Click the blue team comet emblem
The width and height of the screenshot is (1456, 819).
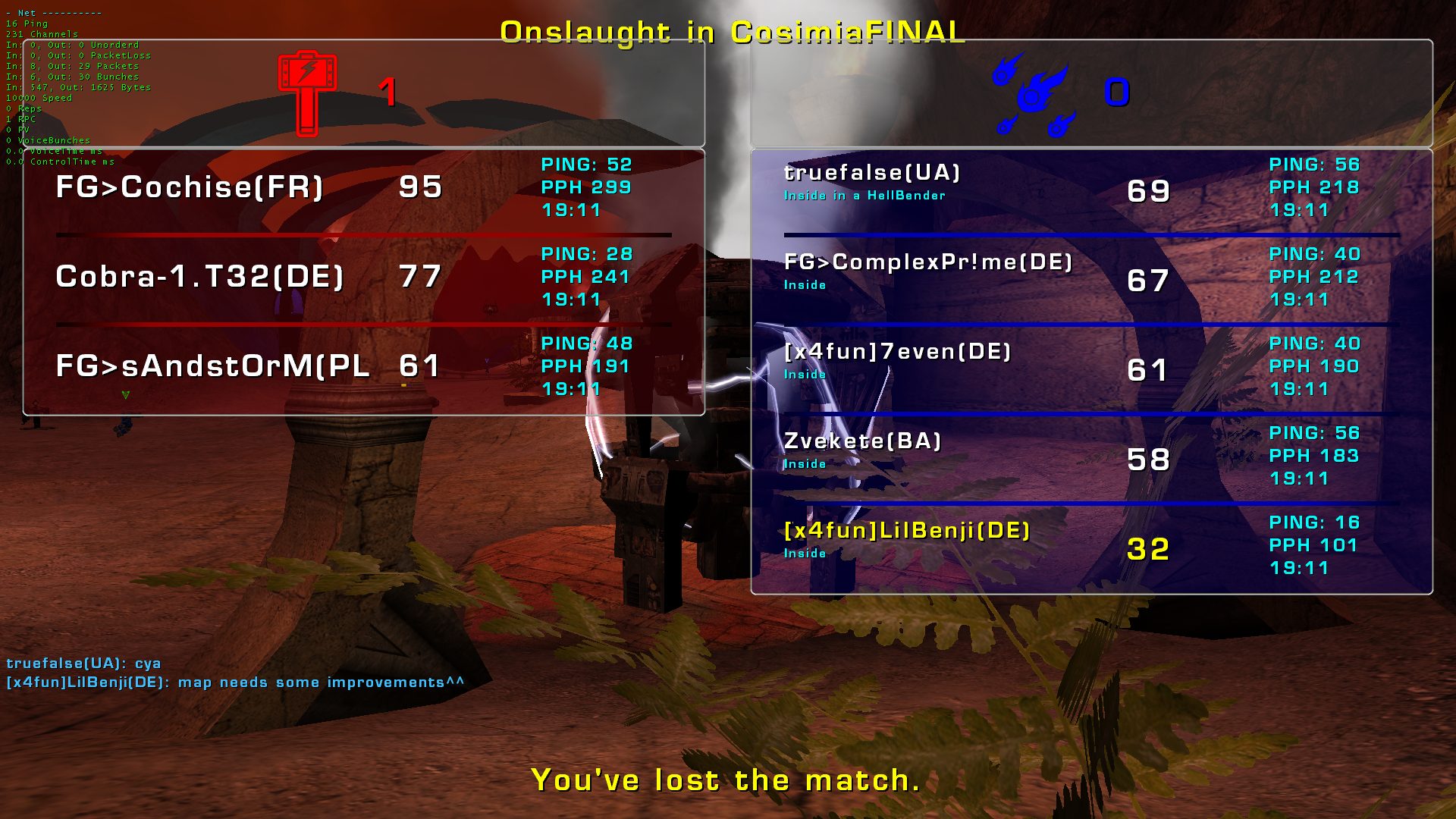[x=1034, y=94]
